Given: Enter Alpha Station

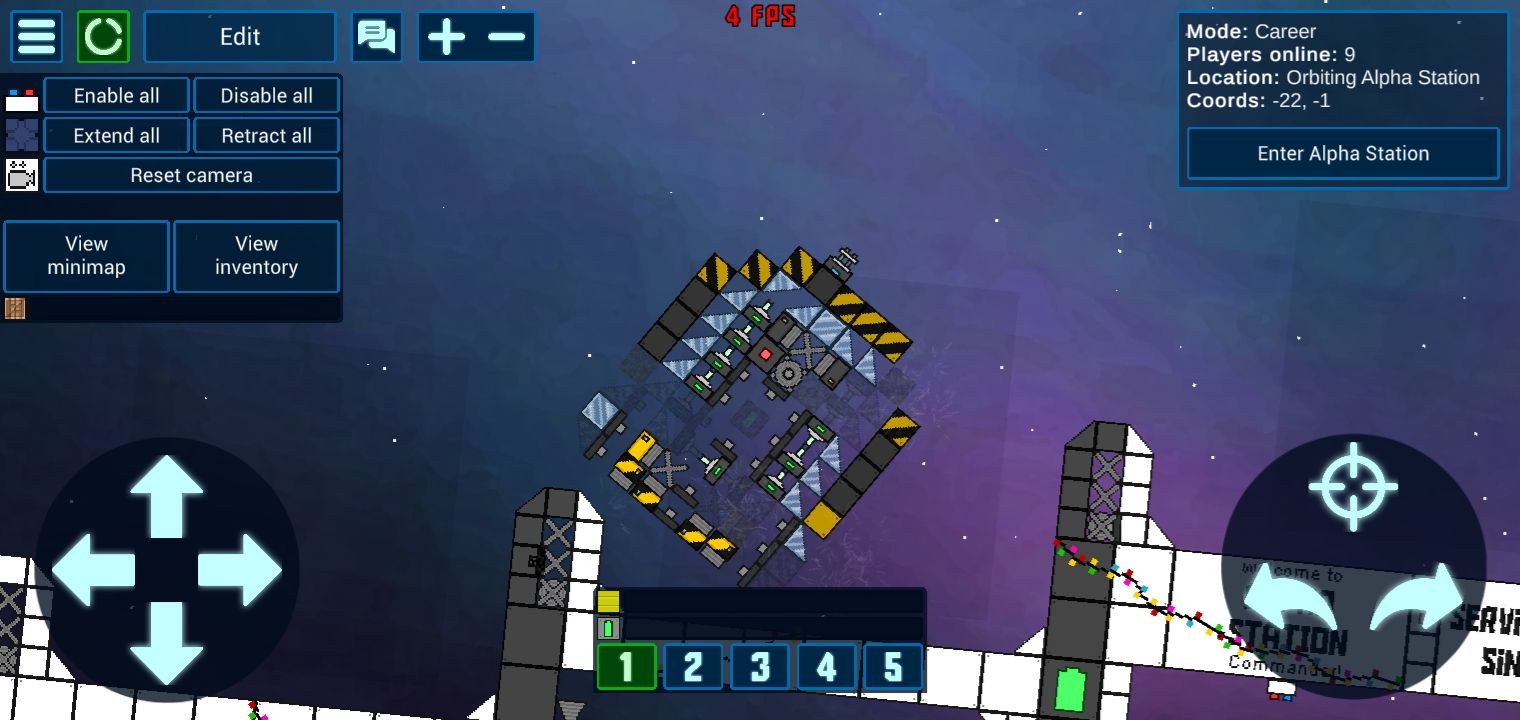Looking at the screenshot, I should click(1342, 154).
